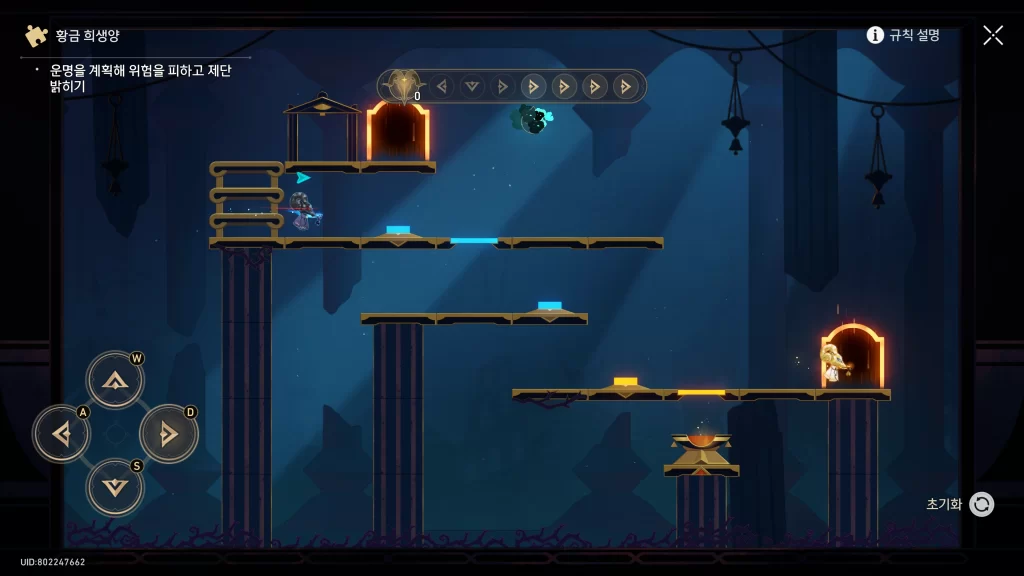Image resolution: width=1024 pixels, height=576 pixels.
Task: Open the 규칙 설명 rules explanation
Action: pos(903,35)
